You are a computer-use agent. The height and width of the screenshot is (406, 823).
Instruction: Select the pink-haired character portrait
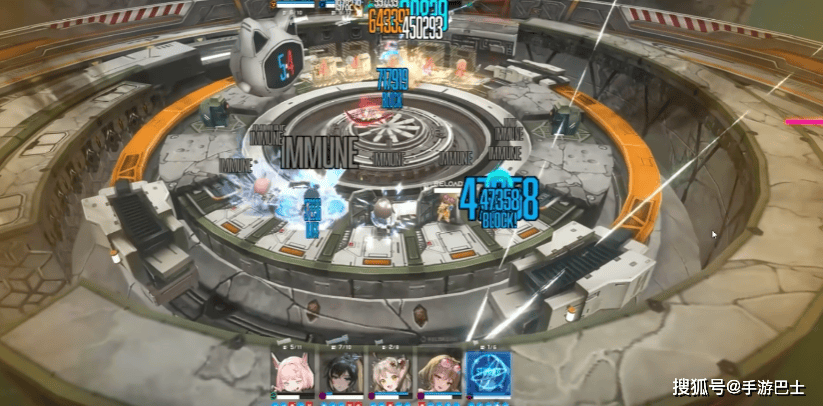click(294, 373)
